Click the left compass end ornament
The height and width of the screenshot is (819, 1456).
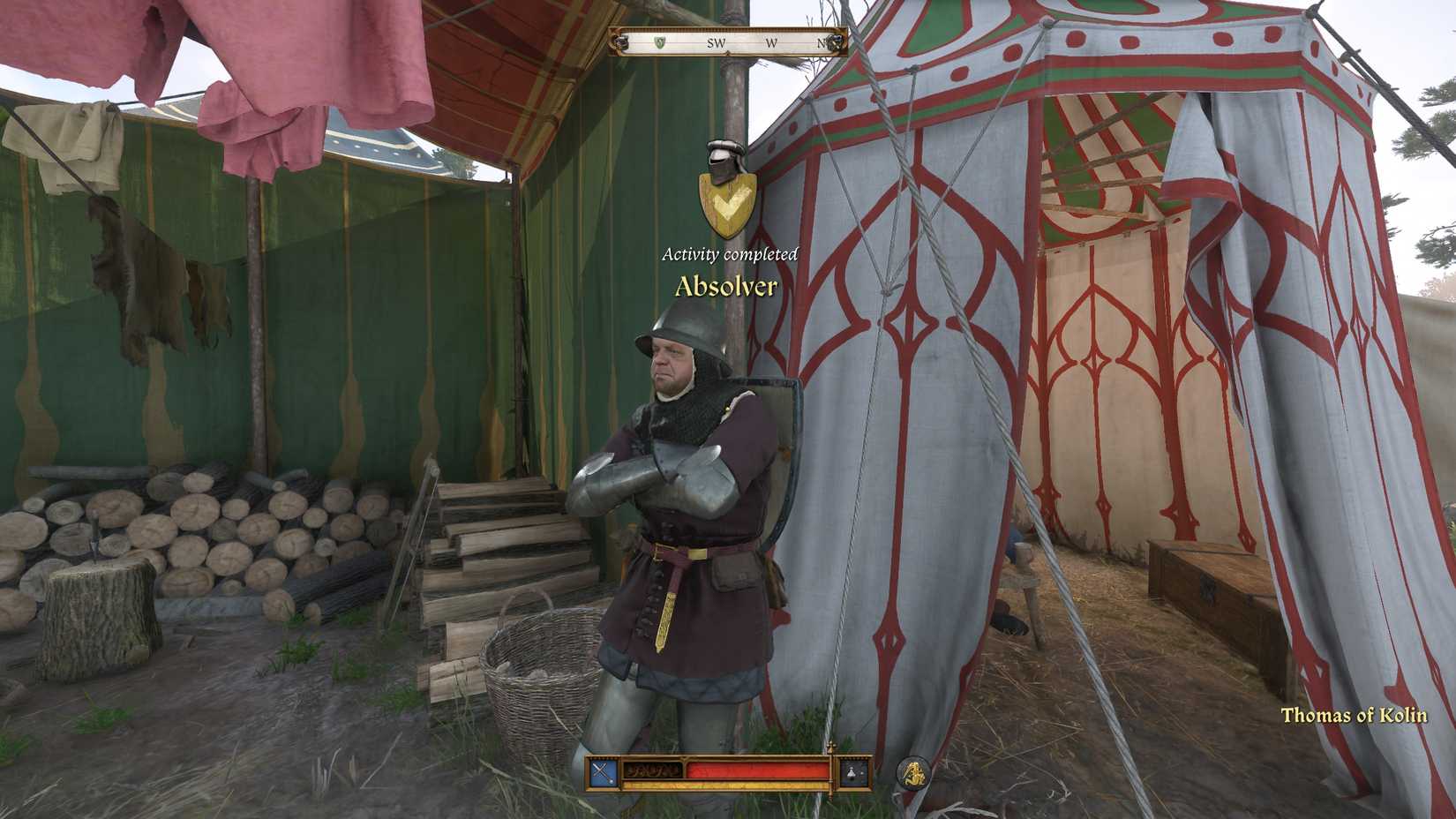click(x=620, y=41)
